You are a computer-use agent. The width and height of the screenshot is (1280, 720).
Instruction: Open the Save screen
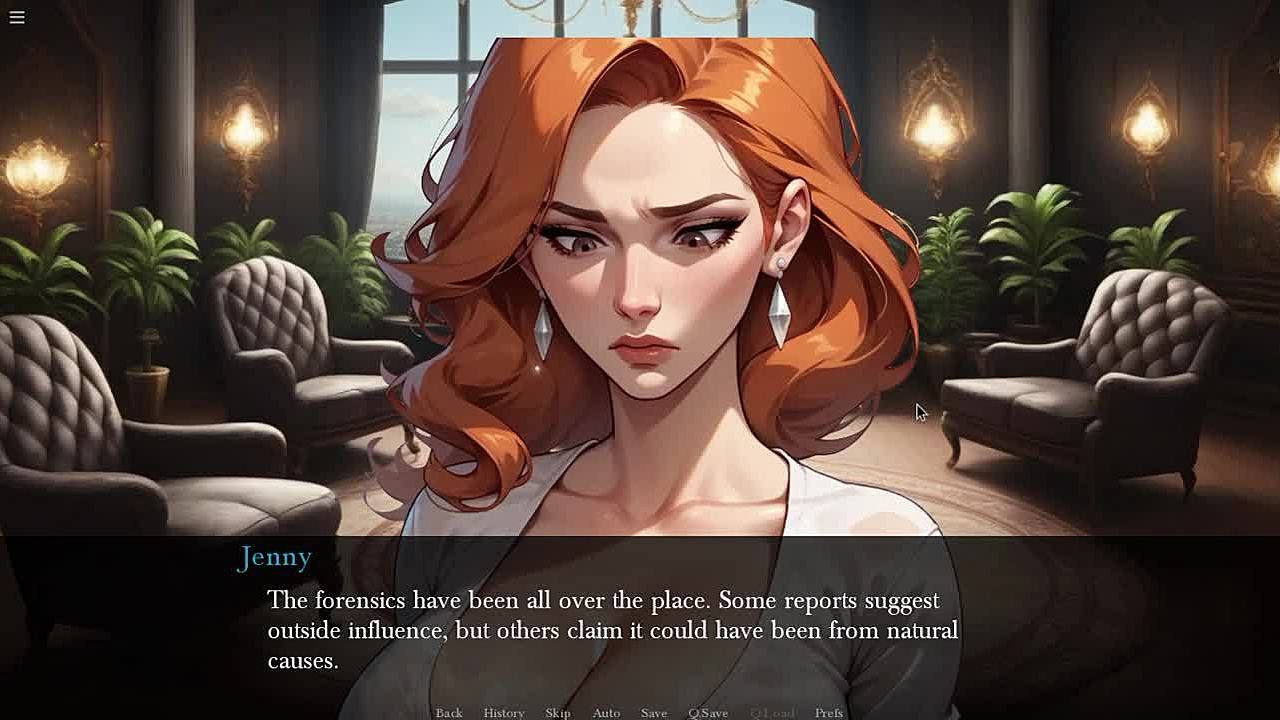click(x=654, y=712)
